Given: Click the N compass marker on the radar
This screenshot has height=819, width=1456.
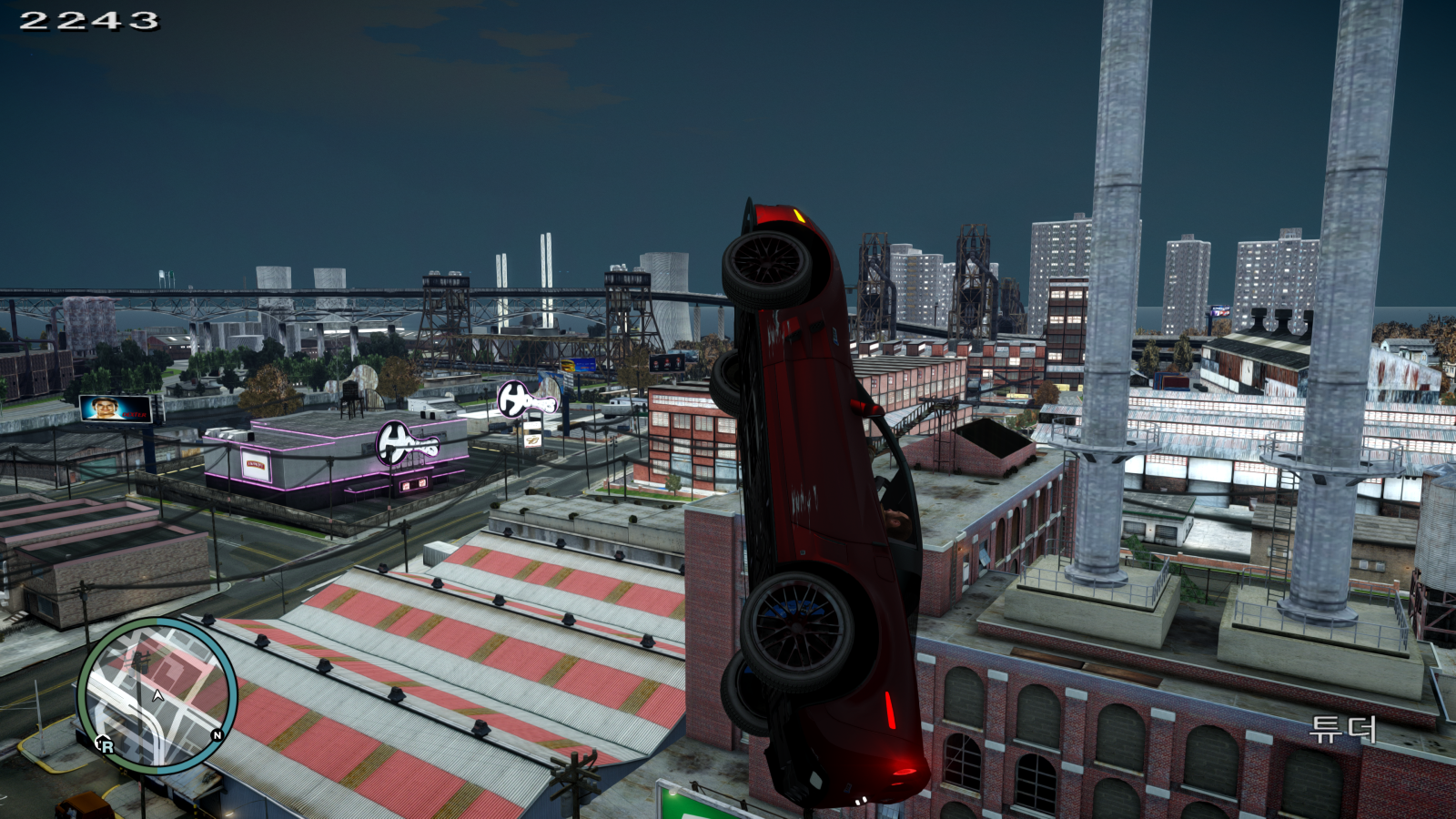Looking at the screenshot, I should point(217,735).
